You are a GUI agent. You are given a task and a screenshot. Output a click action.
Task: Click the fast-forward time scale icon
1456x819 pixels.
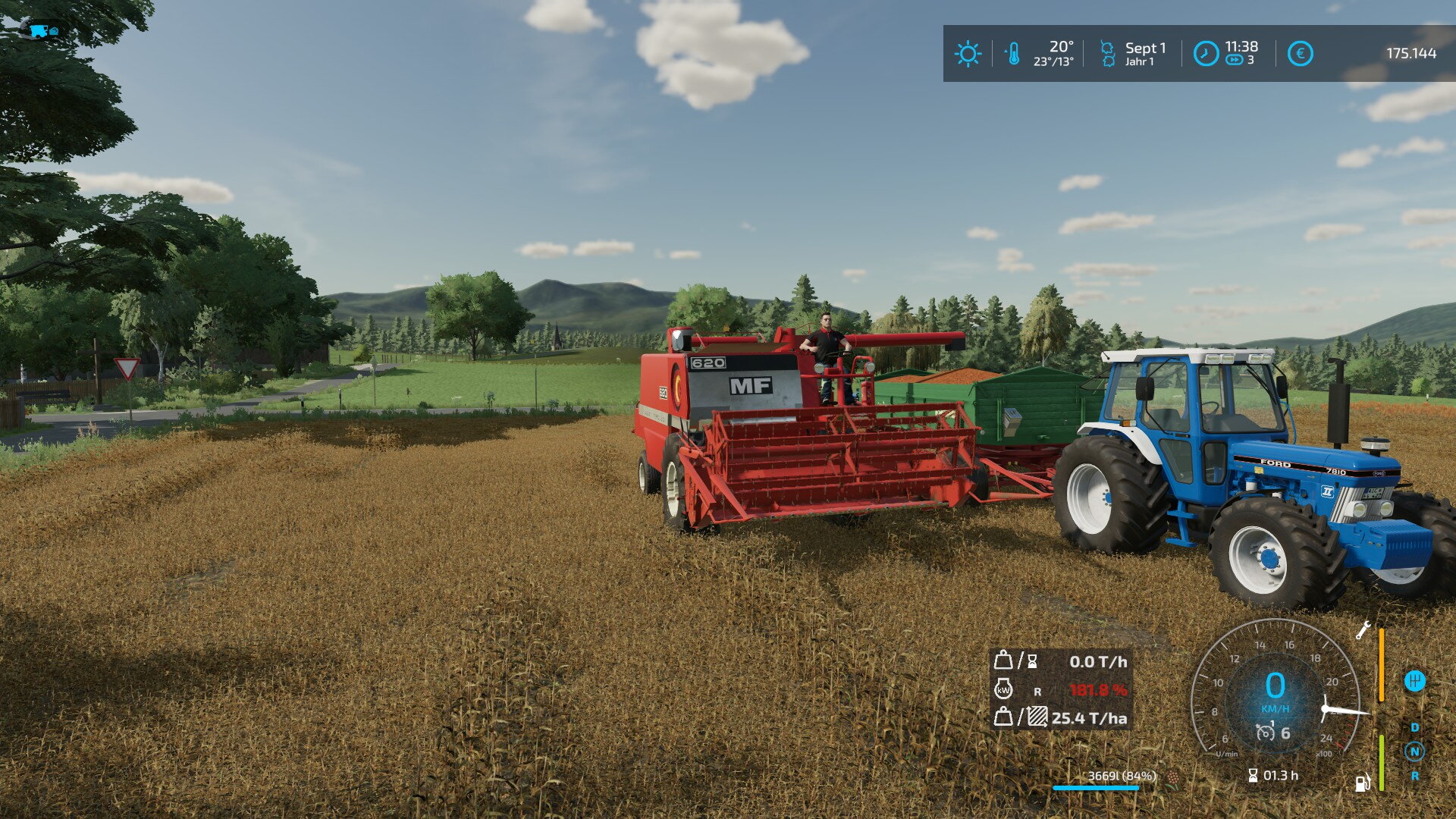tap(1234, 60)
